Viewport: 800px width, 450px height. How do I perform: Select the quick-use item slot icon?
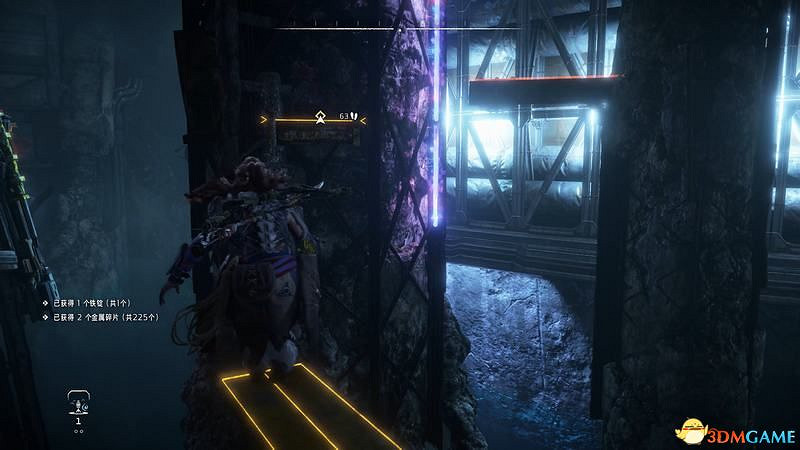point(77,403)
